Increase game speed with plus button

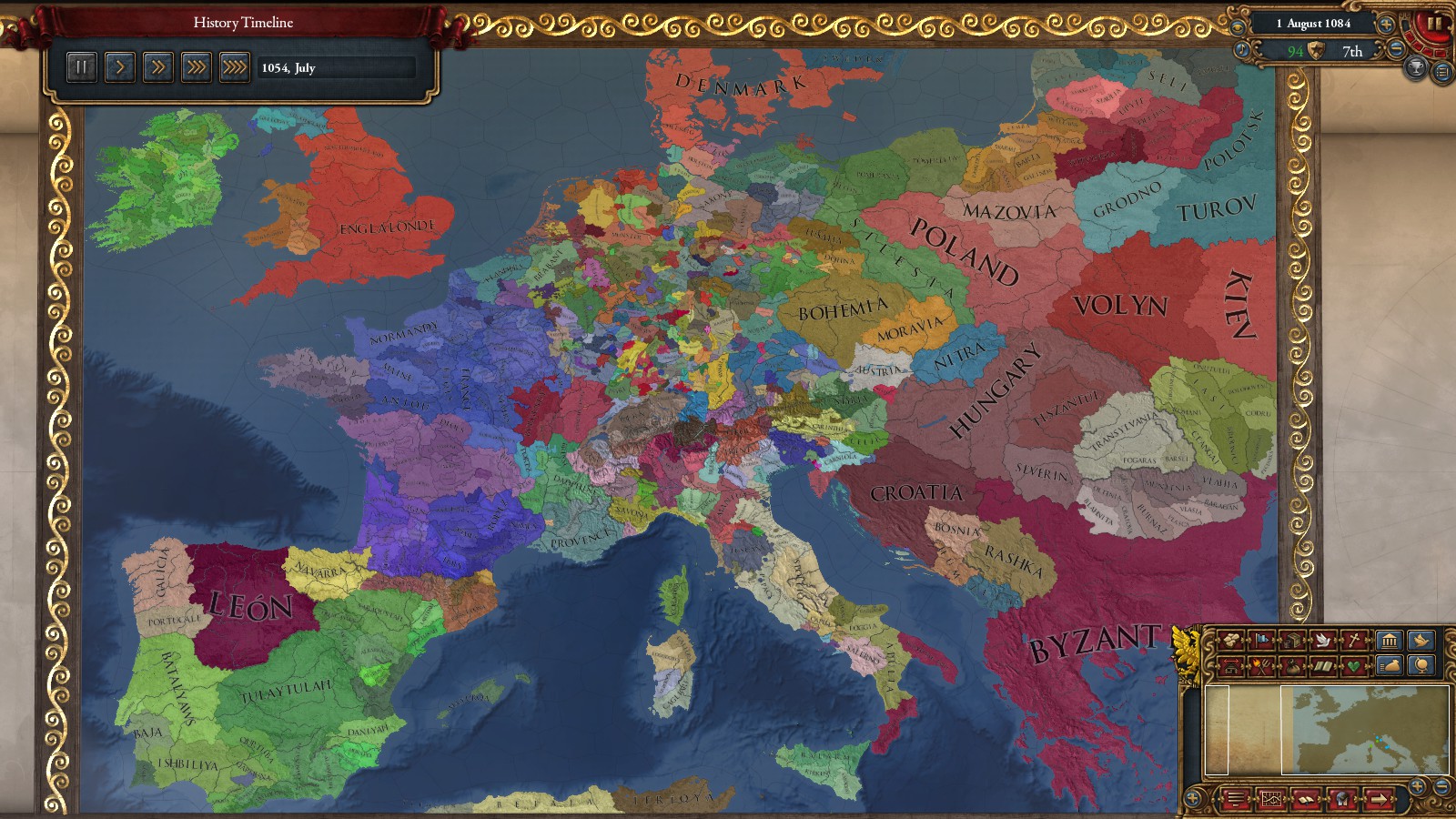pyautogui.click(x=1386, y=25)
